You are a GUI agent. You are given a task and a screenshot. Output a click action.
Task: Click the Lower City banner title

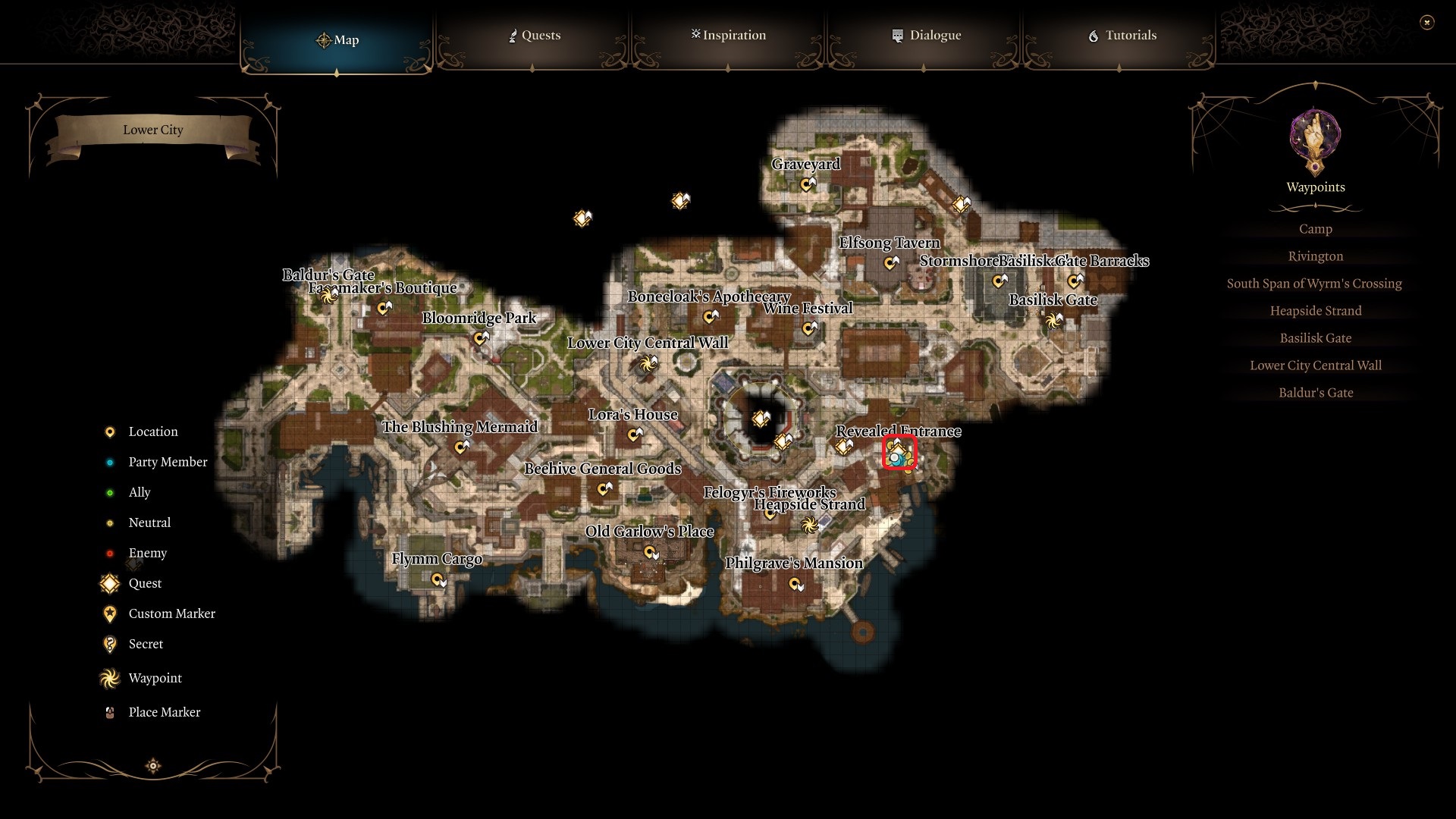(x=153, y=130)
